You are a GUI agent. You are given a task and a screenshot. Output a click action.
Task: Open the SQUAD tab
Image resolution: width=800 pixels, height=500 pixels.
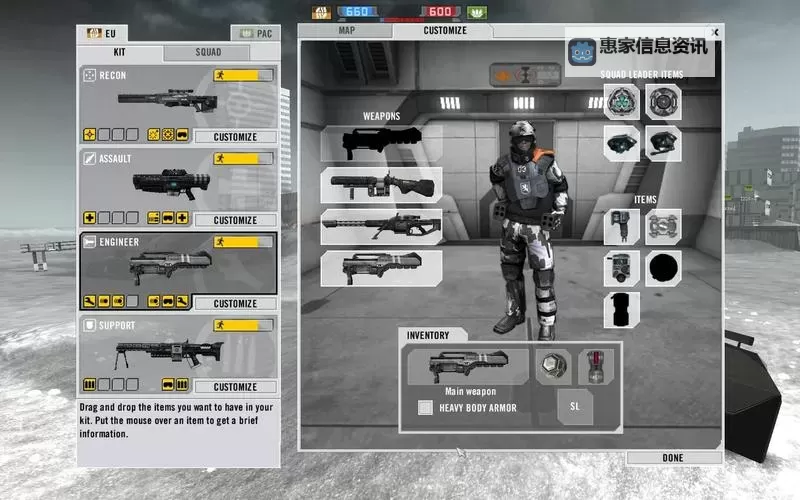(x=208, y=52)
